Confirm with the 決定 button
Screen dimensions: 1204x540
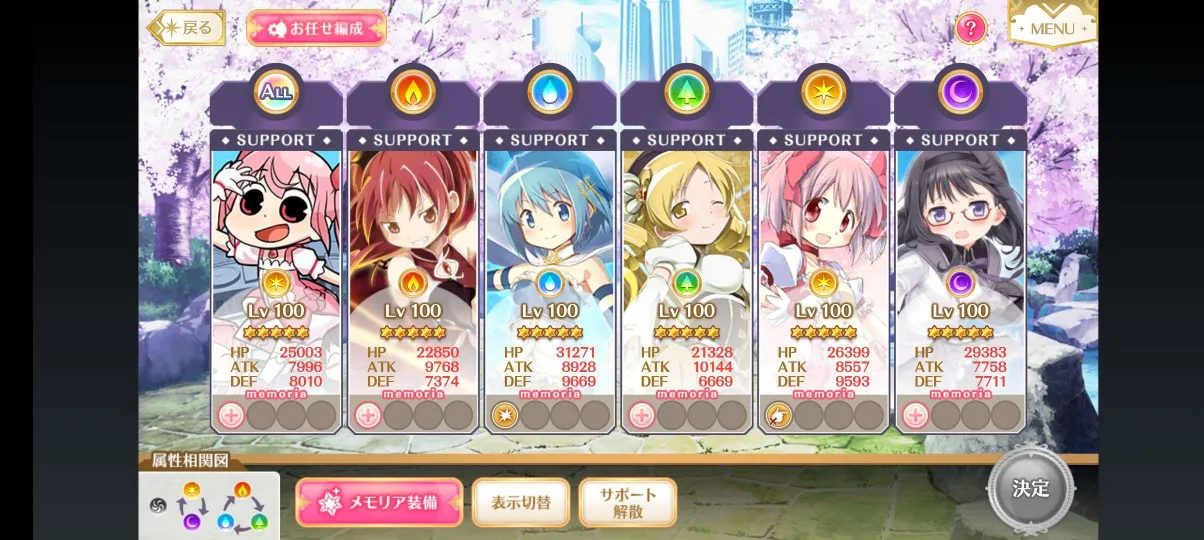1030,489
